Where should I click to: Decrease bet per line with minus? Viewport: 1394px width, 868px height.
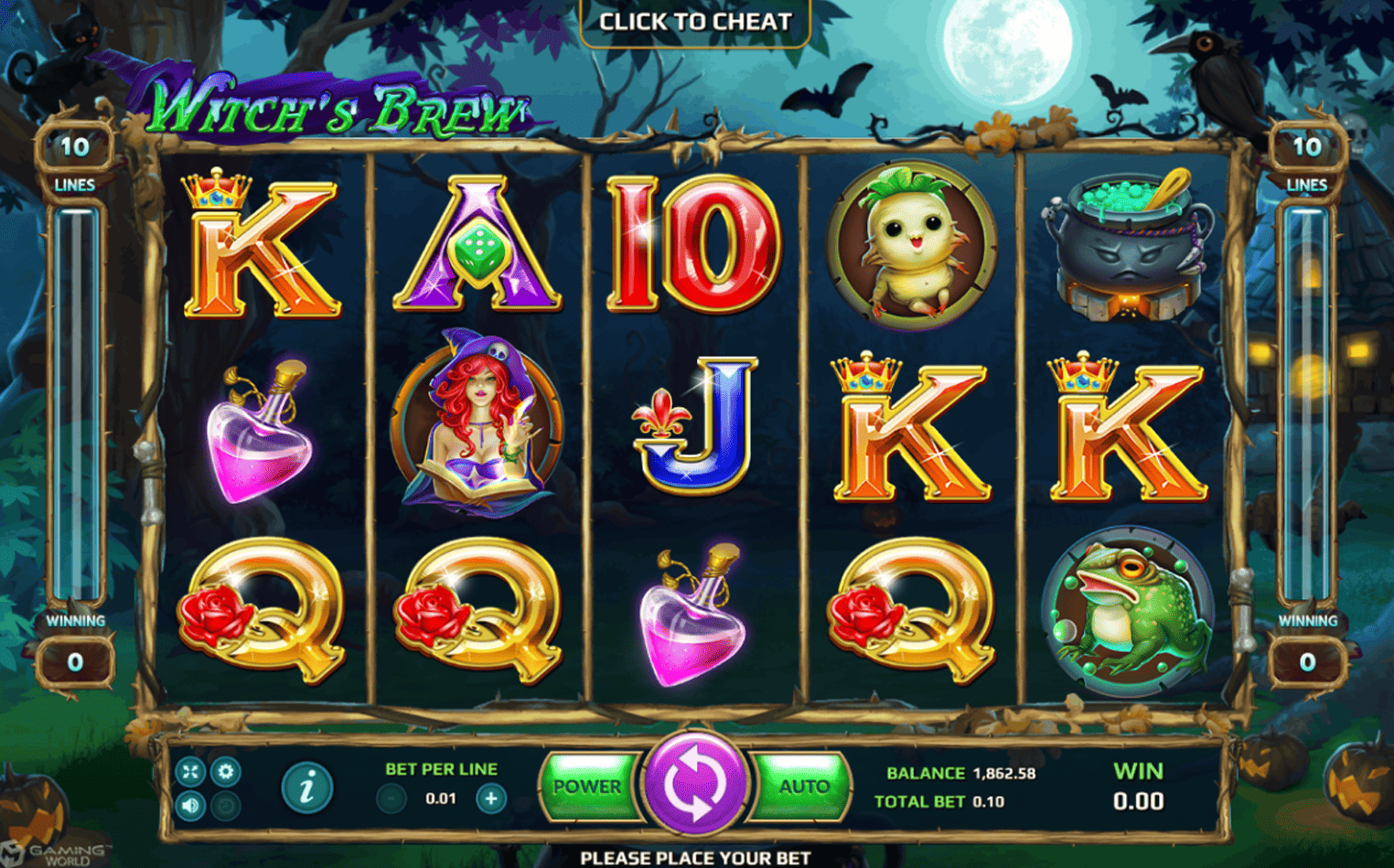pyautogui.click(x=391, y=798)
